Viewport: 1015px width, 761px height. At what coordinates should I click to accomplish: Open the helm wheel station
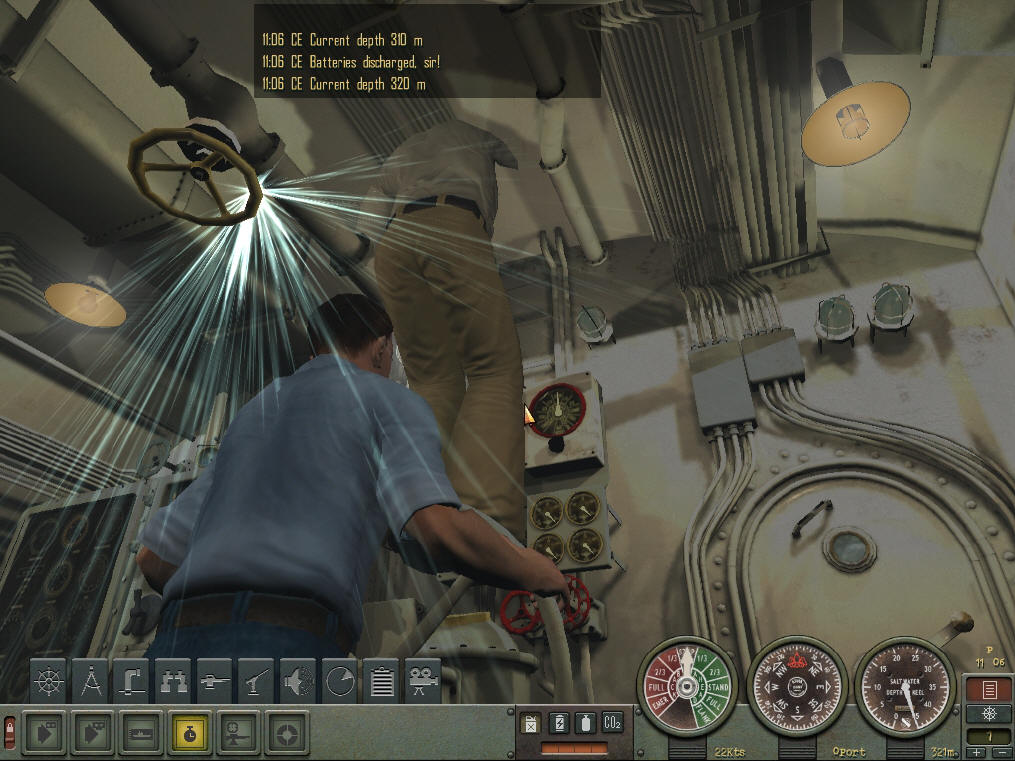[x=49, y=681]
